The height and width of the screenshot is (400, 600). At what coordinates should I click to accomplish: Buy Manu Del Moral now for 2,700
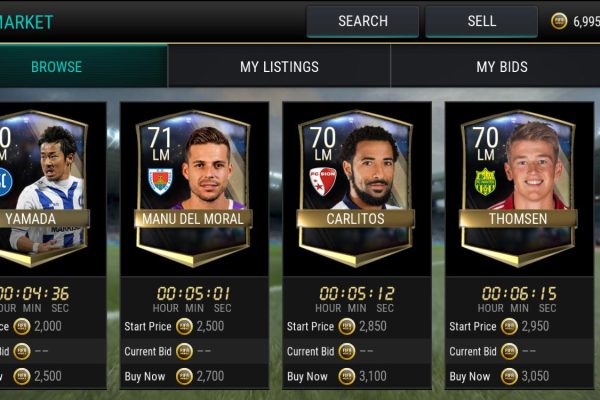click(194, 377)
